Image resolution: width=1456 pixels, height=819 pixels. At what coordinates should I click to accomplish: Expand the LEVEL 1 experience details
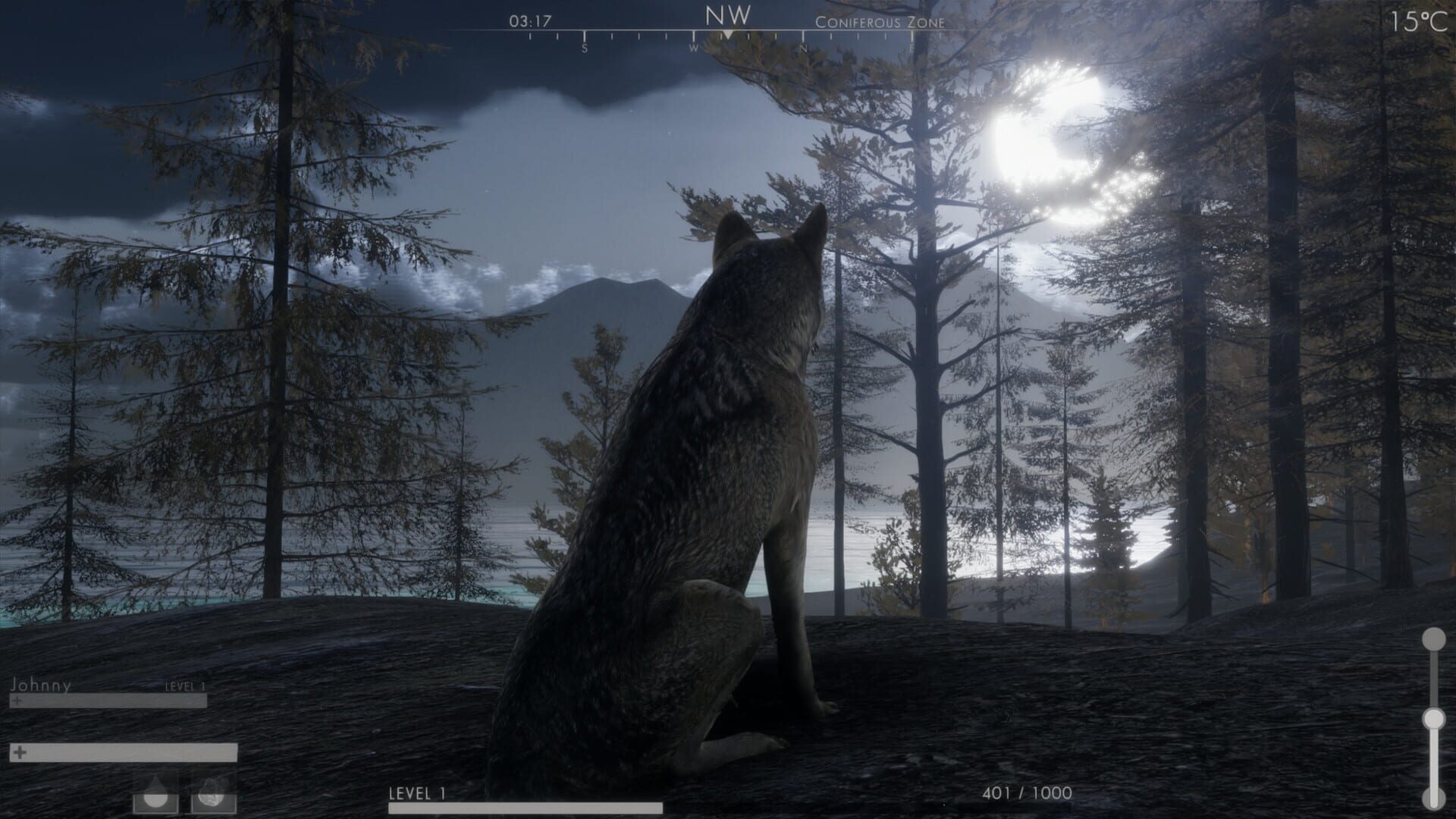click(416, 793)
